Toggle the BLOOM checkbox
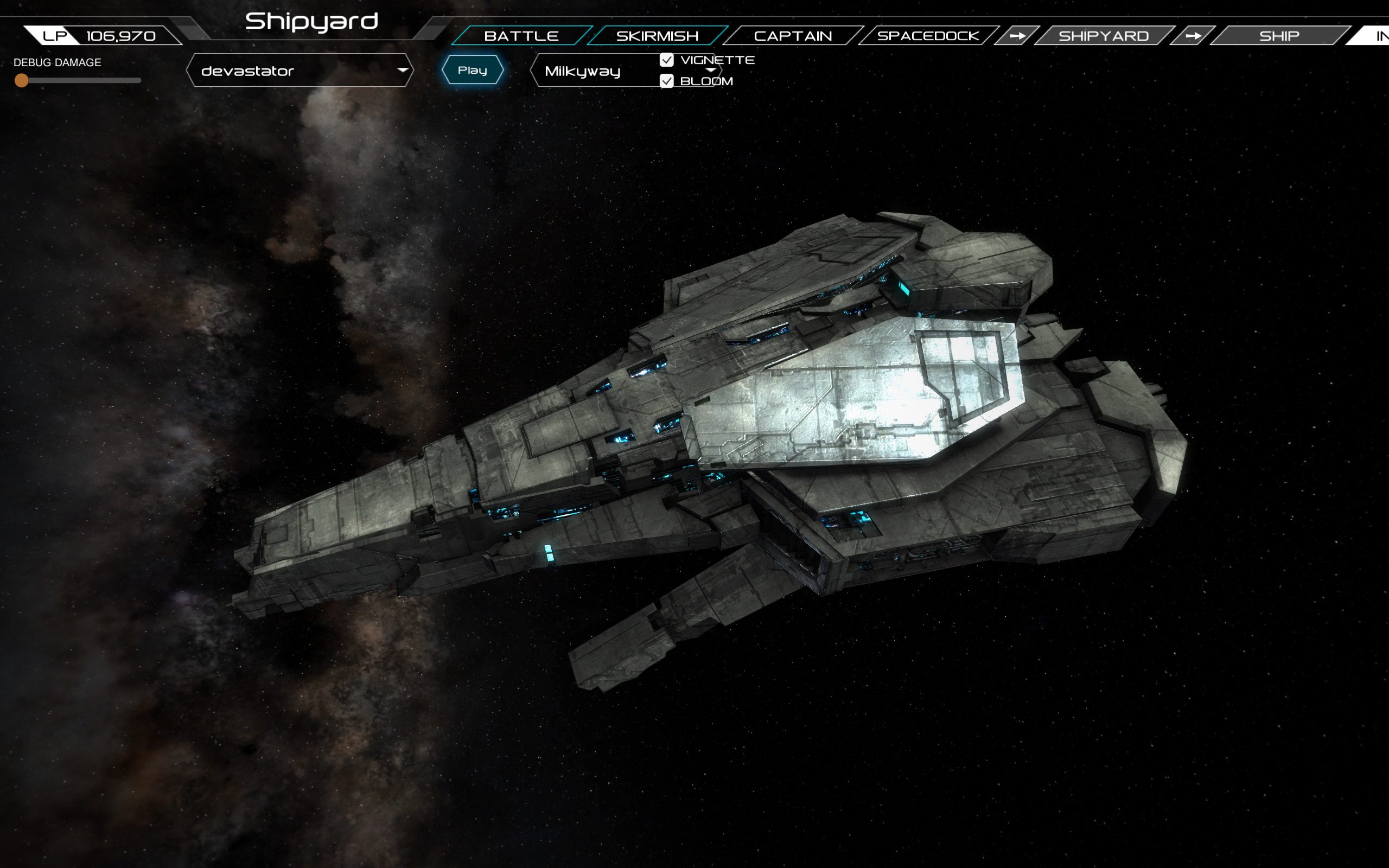The image size is (1389, 868). [x=666, y=82]
